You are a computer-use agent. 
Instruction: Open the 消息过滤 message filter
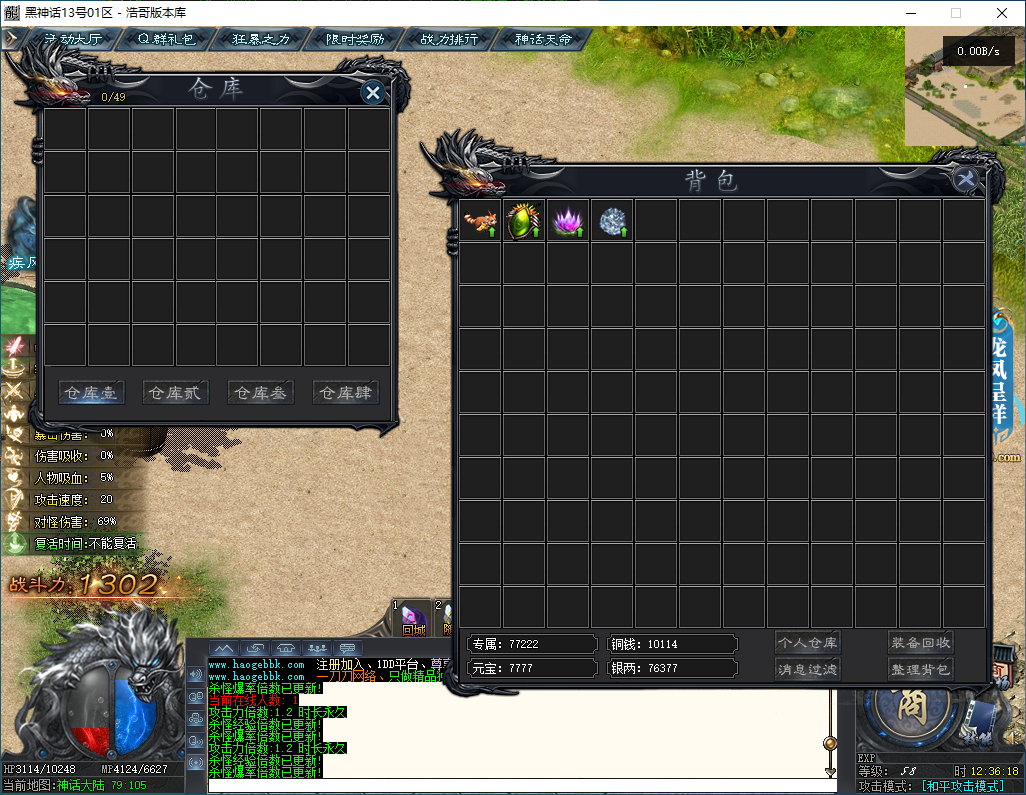click(x=807, y=669)
